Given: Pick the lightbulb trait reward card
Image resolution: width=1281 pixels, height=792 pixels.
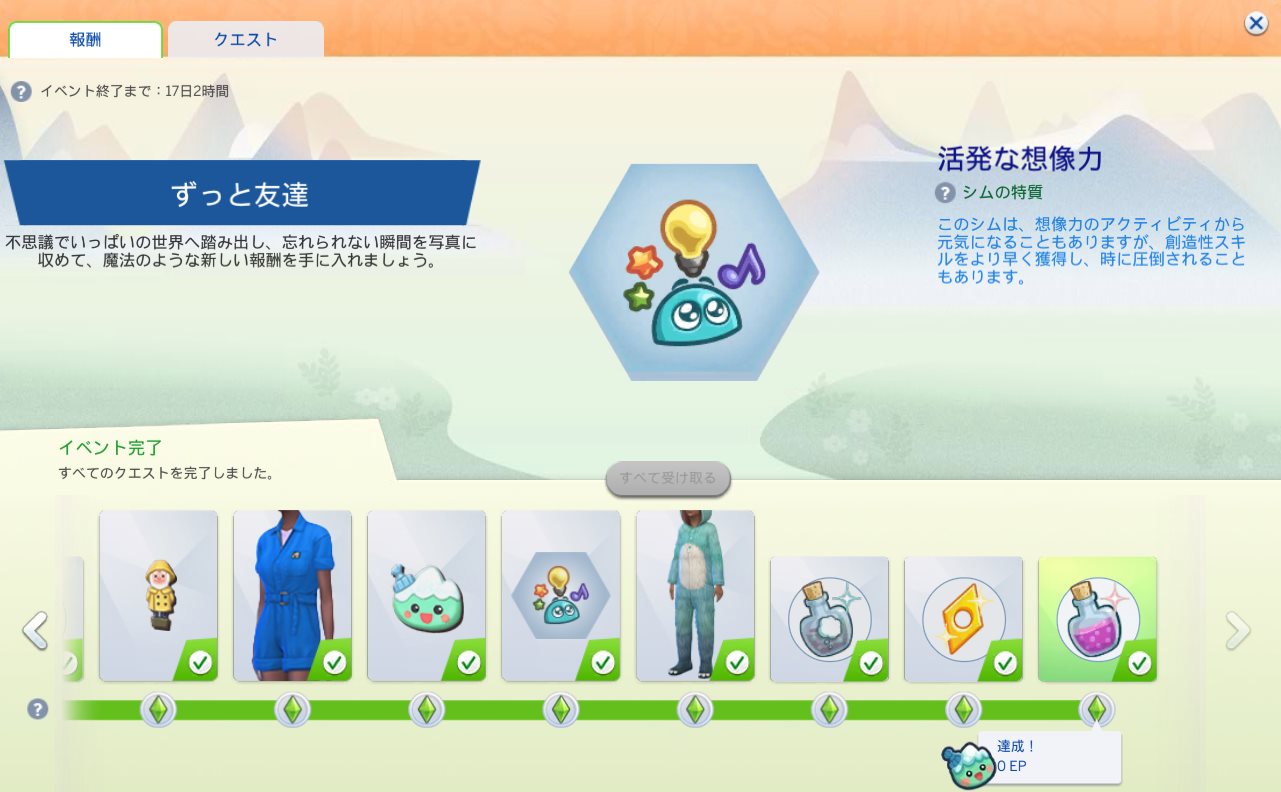Looking at the screenshot, I should pyautogui.click(x=560, y=596).
